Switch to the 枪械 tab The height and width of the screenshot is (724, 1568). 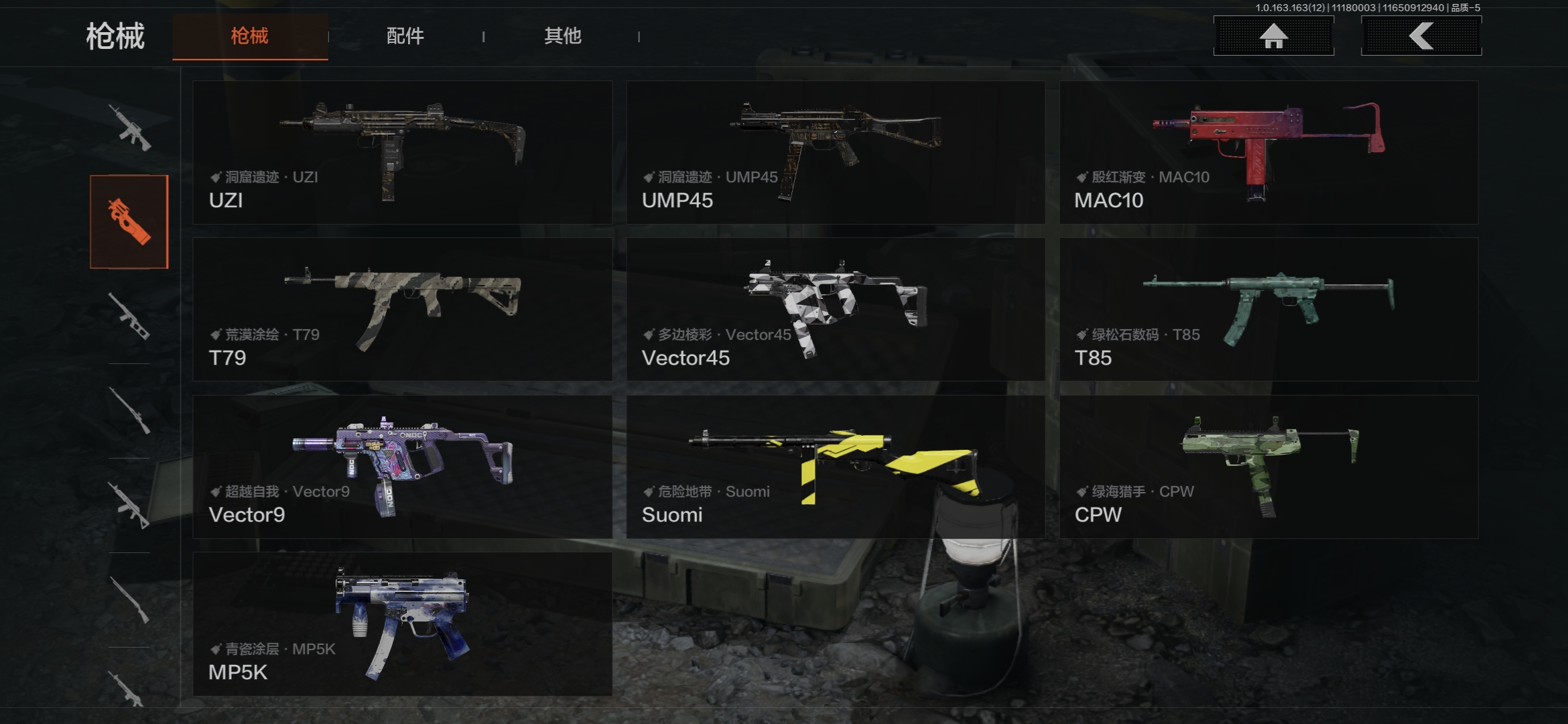coord(249,36)
